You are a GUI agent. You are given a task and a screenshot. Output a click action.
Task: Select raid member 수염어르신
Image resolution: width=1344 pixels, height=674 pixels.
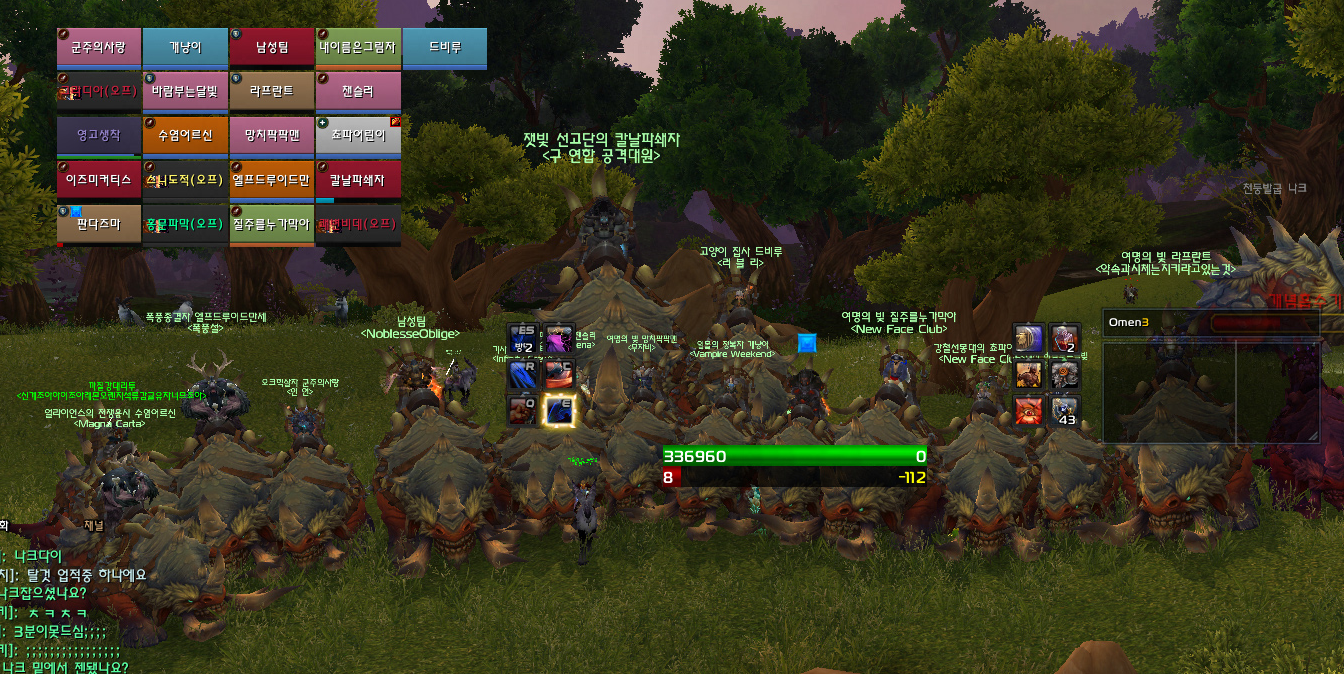pos(185,135)
